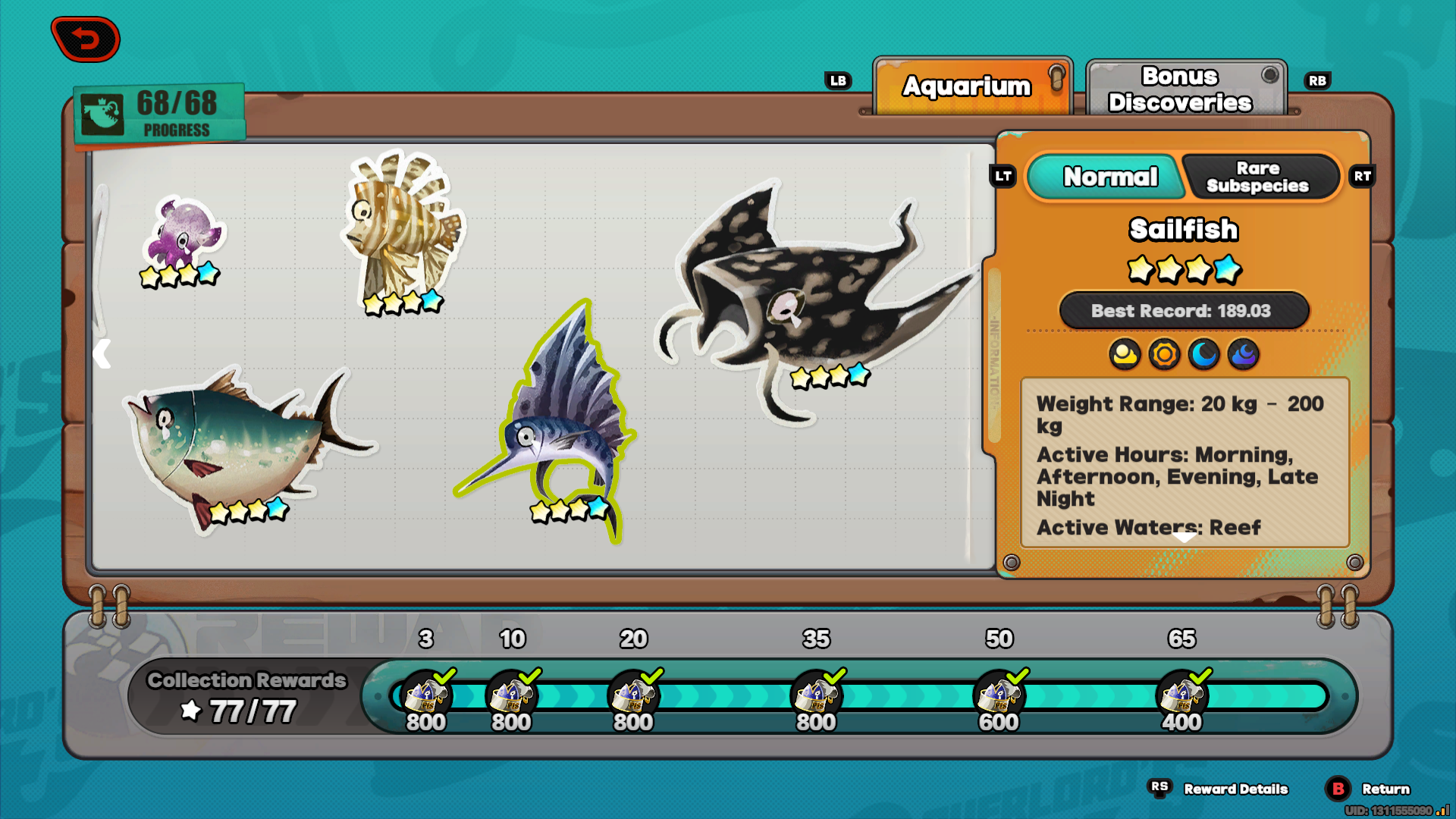This screenshot has height=819, width=1456.
Task: Select the Normal variant toggle
Action: pos(1109,177)
